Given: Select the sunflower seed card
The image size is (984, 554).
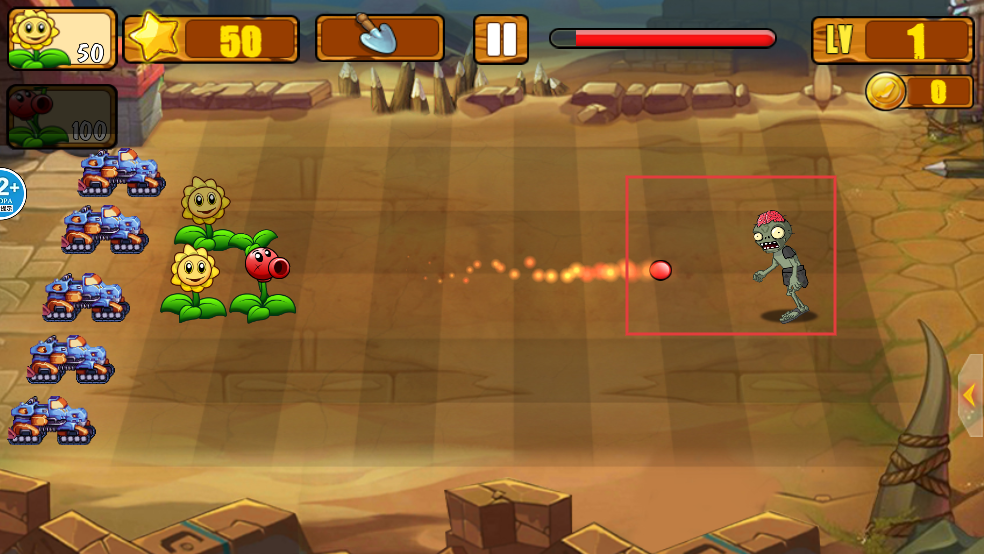Looking at the screenshot, I should (x=62, y=39).
